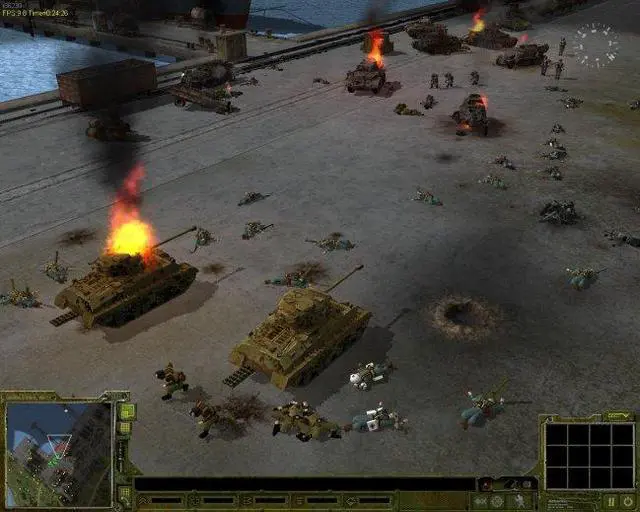This screenshot has height=512, width=640.
Task: Select the top button beside the minimap
Action: coord(127,411)
